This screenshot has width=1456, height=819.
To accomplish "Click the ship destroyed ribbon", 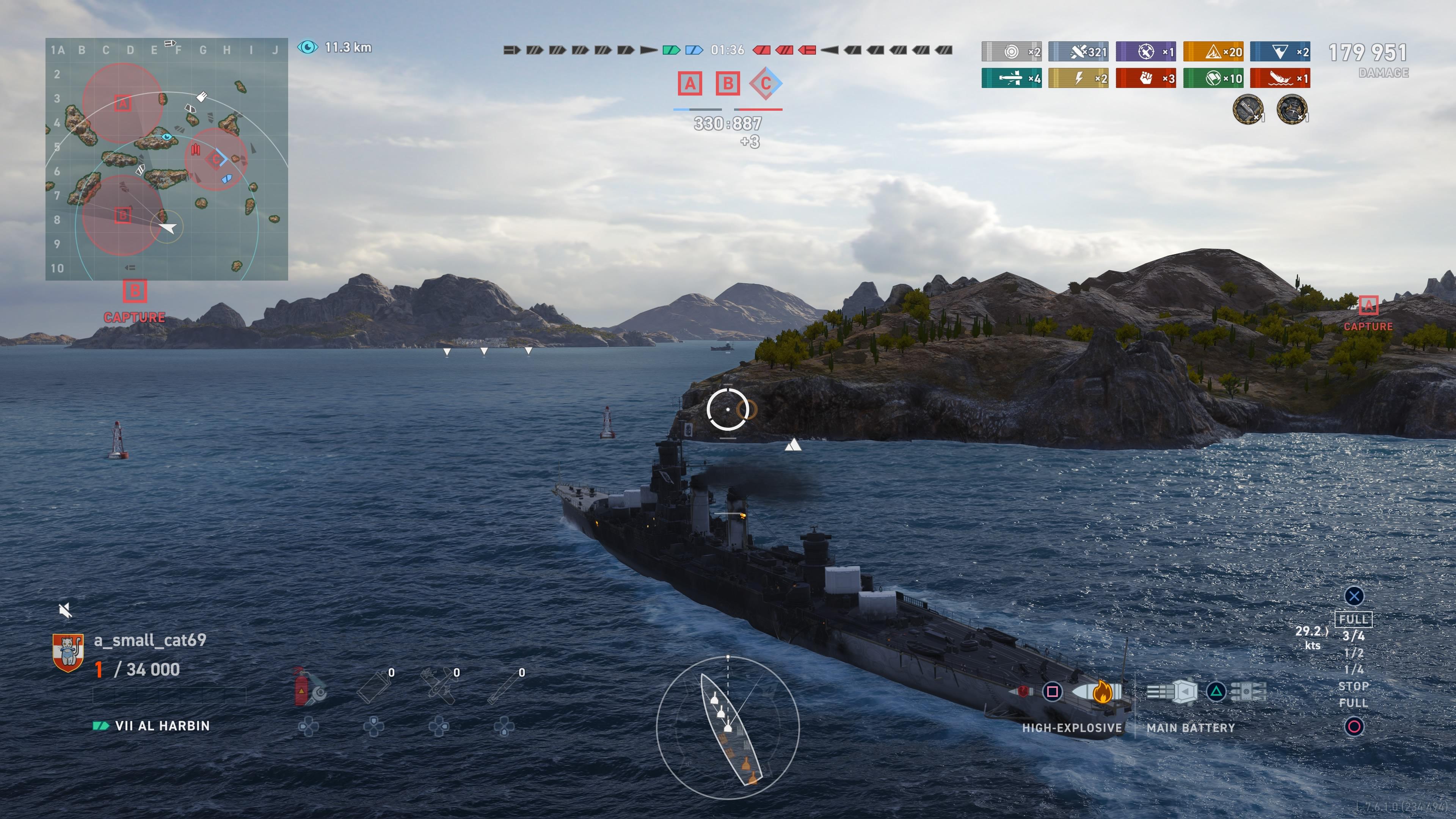I will [1280, 78].
